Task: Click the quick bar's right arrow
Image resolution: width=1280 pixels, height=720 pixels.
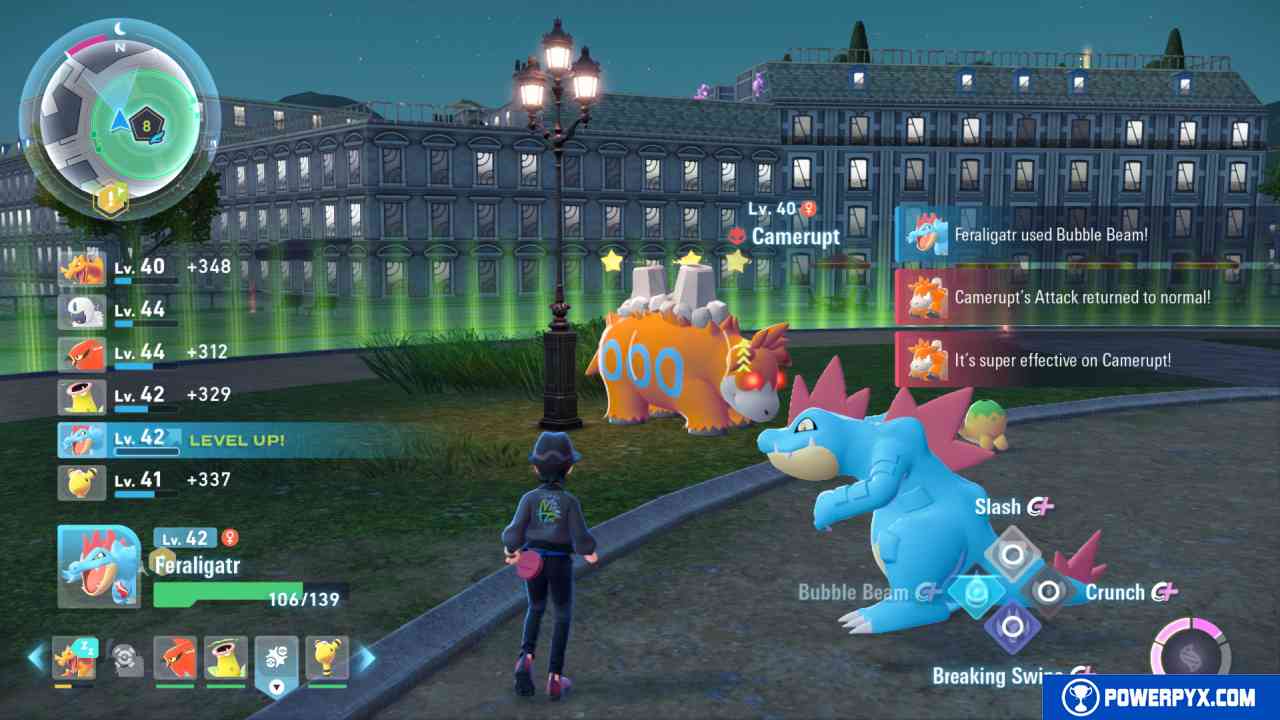Action: [367, 657]
